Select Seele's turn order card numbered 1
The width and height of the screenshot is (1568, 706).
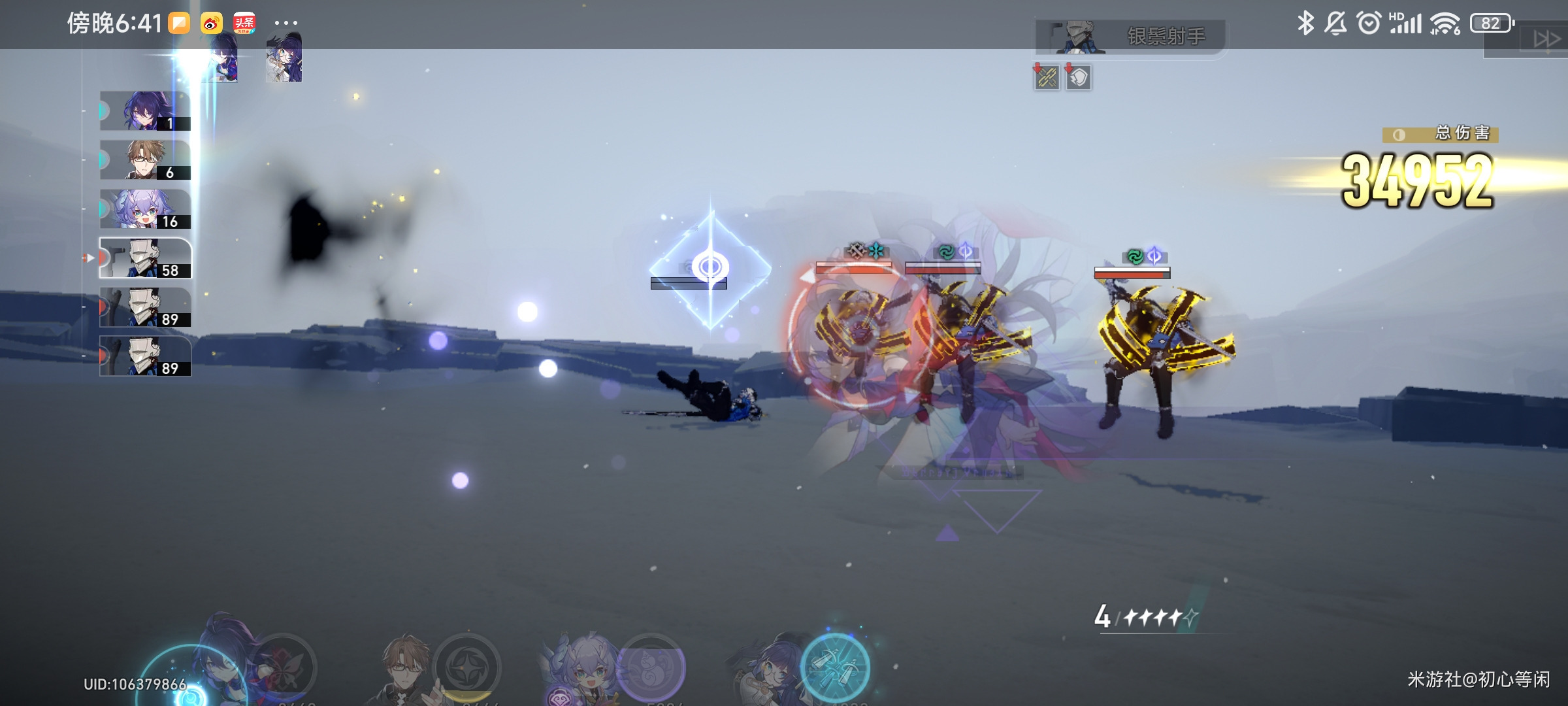click(x=145, y=111)
